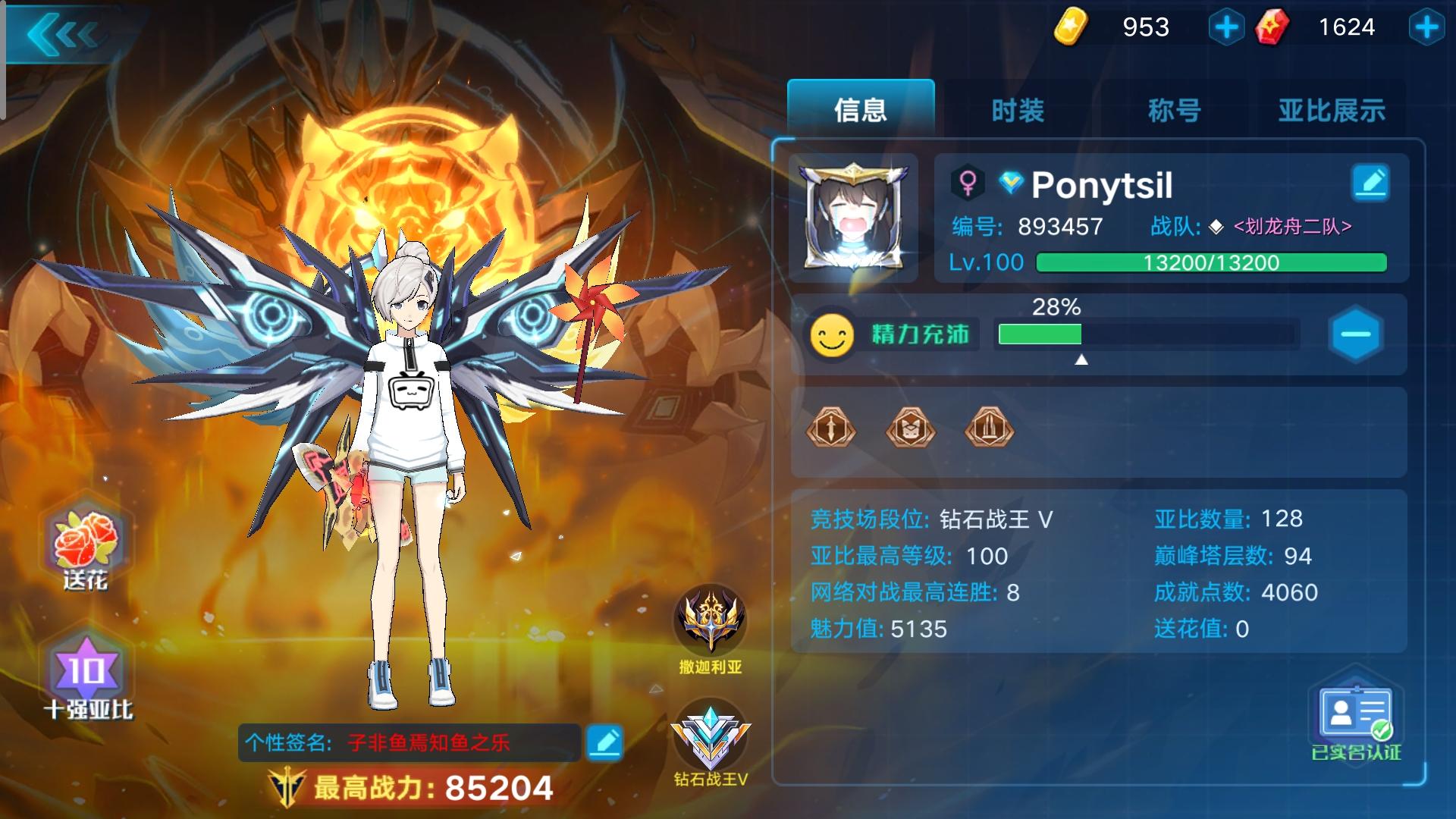Click plus to buy more gold

(1226, 27)
